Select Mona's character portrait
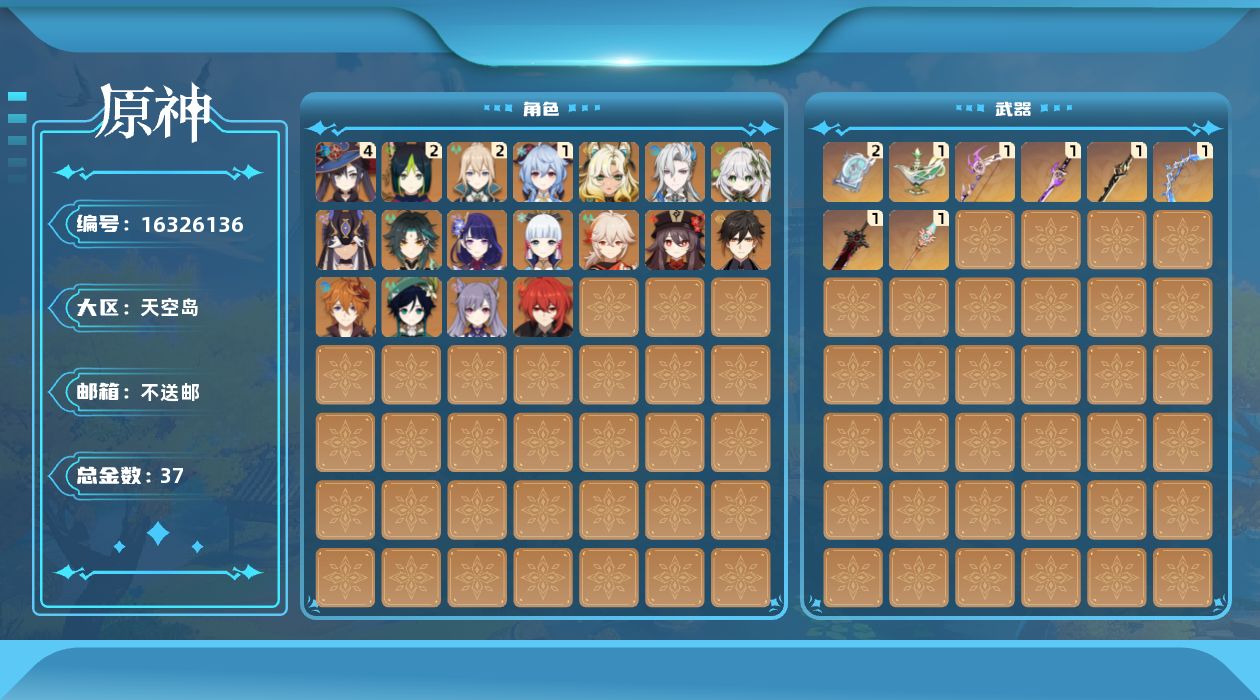The image size is (1260, 700). [346, 172]
